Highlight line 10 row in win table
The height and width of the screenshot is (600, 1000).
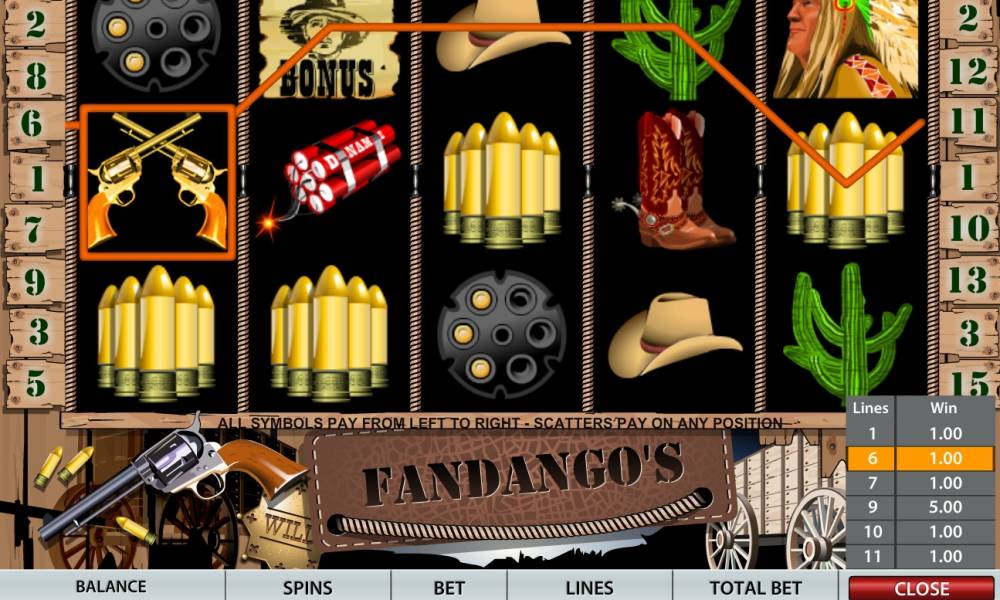pyautogui.click(x=922, y=531)
